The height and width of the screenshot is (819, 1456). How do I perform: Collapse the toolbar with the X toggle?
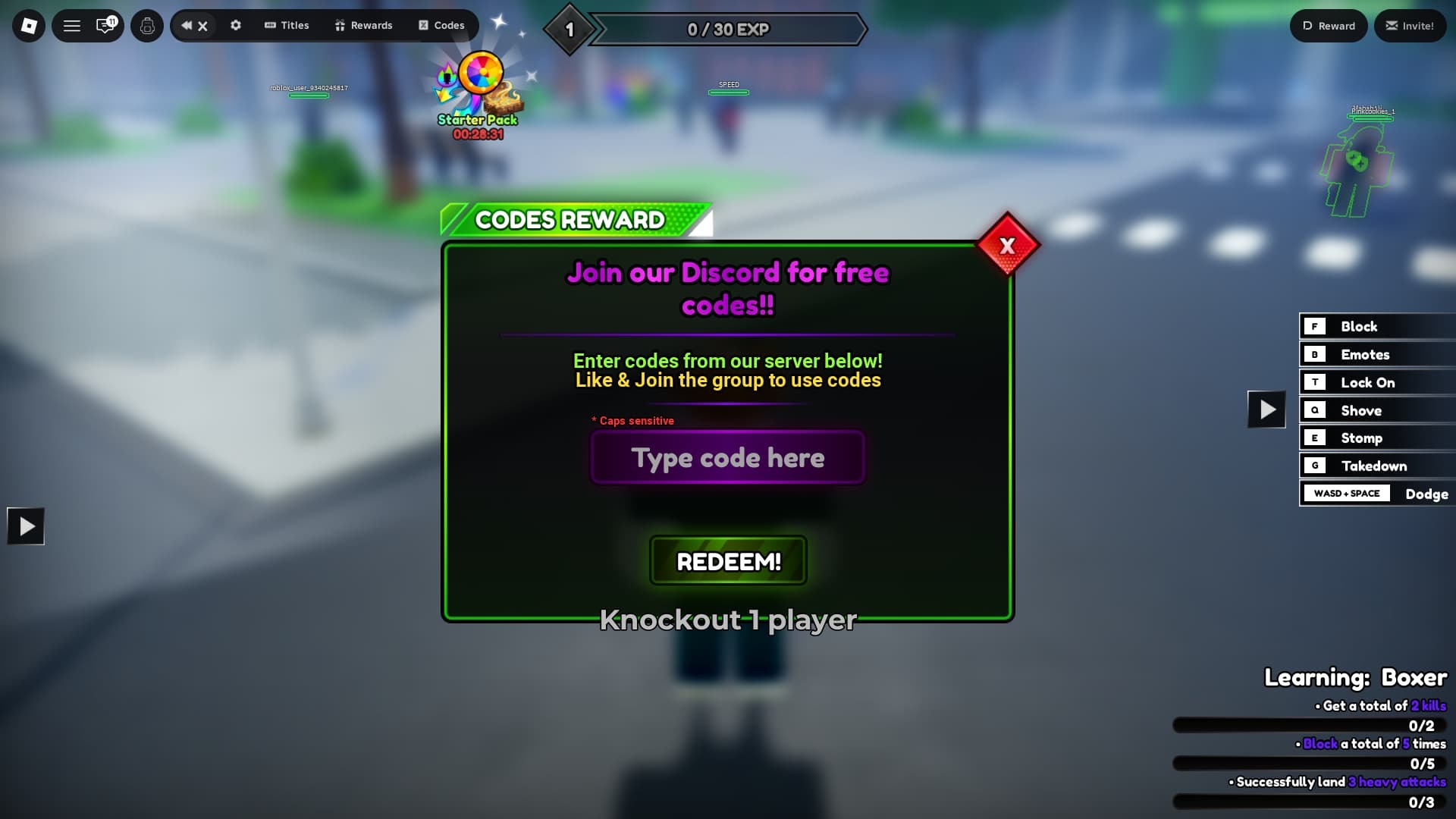tap(203, 25)
